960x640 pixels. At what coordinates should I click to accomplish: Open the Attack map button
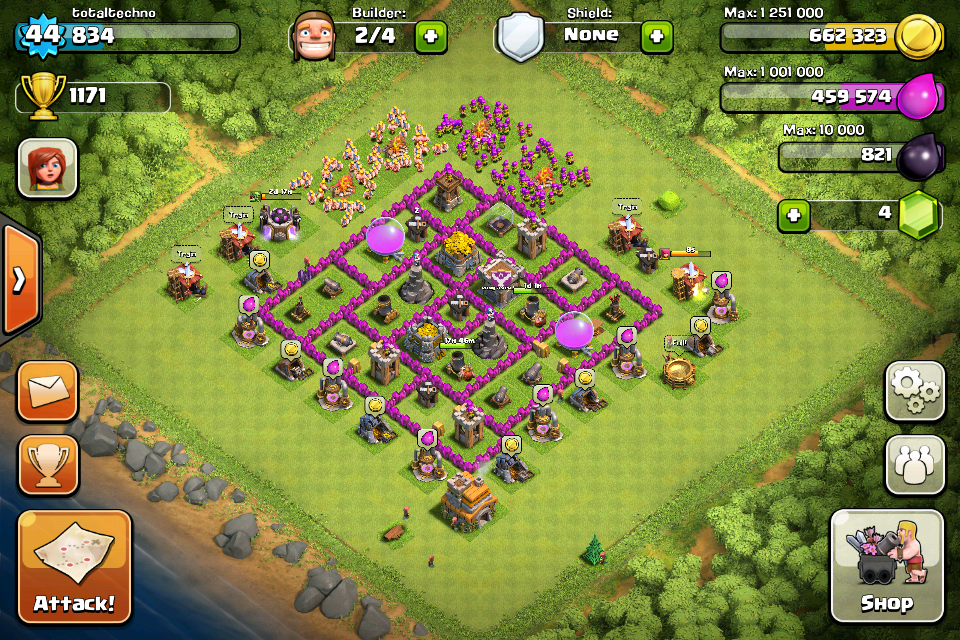[74, 567]
